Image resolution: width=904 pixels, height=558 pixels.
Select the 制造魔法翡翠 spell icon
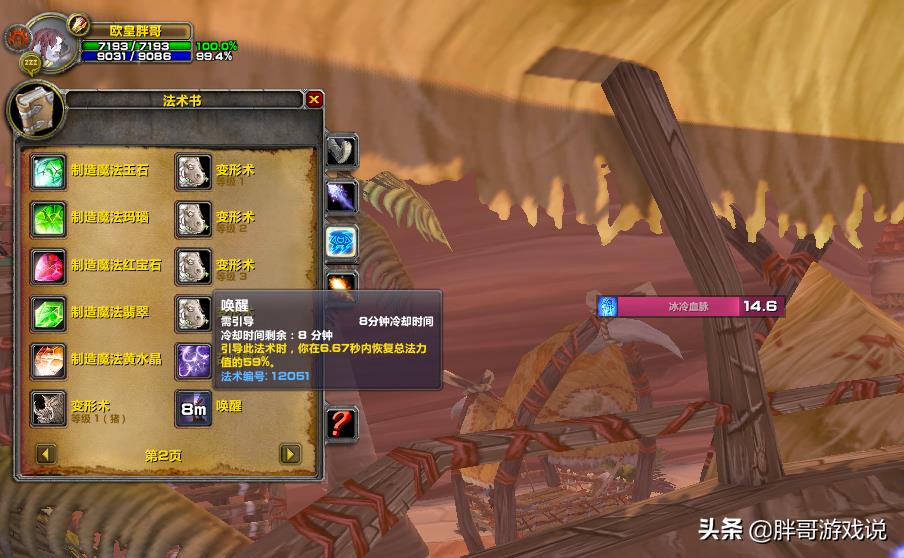(x=48, y=312)
